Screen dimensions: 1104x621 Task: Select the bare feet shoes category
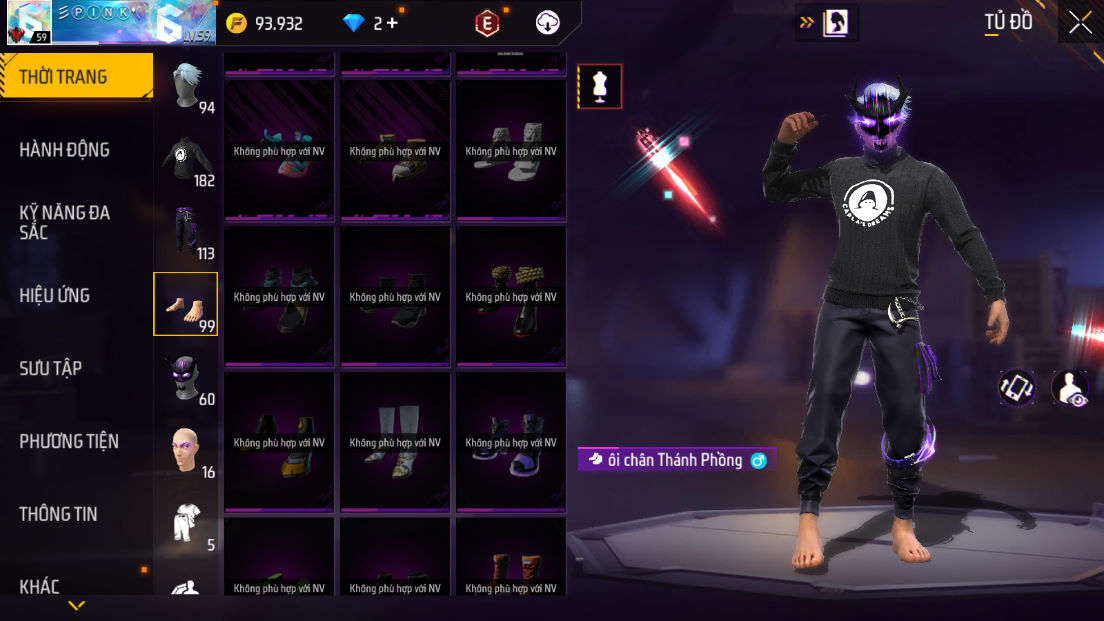coord(186,304)
